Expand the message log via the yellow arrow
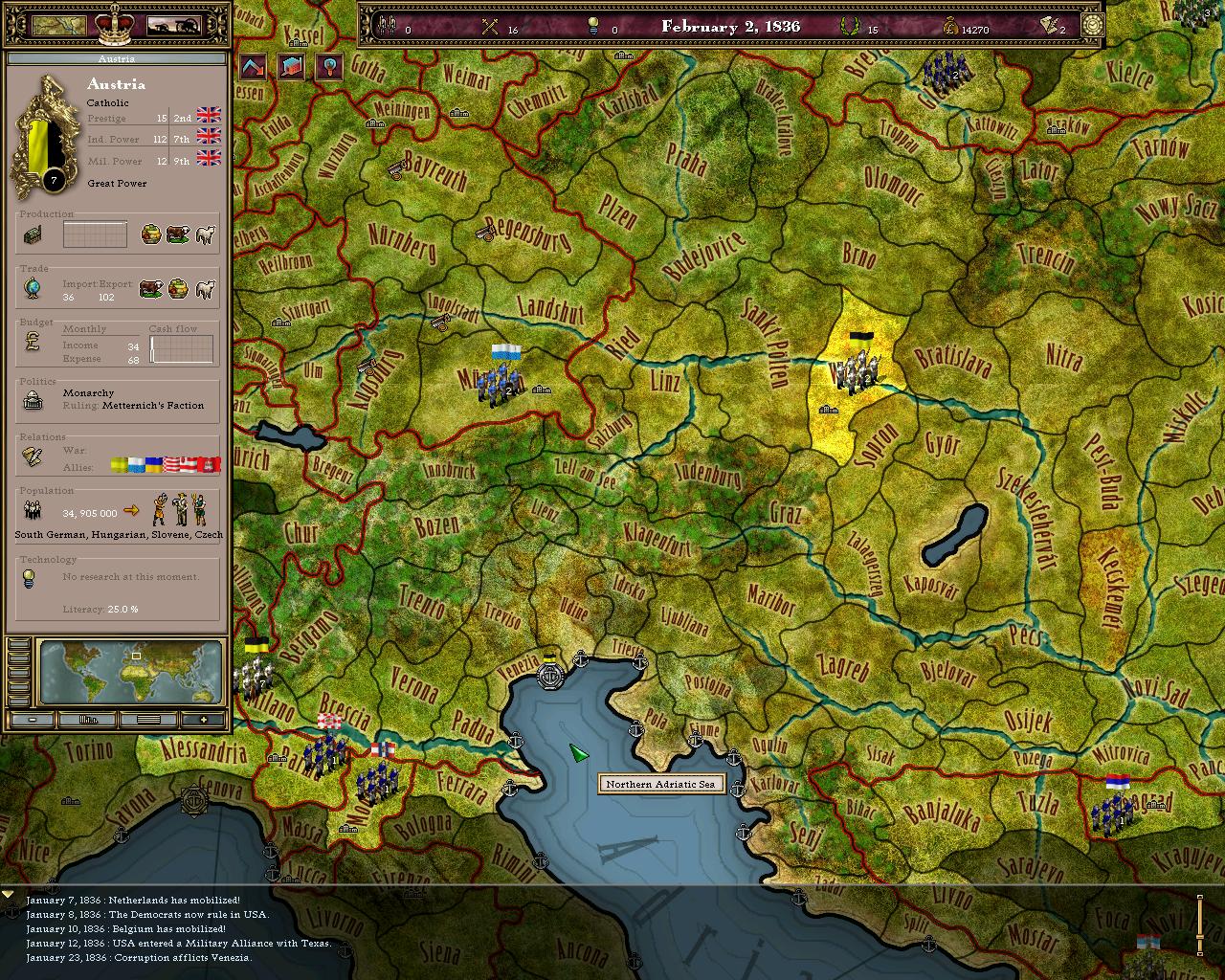This screenshot has height=980, width=1225. [x=10, y=896]
